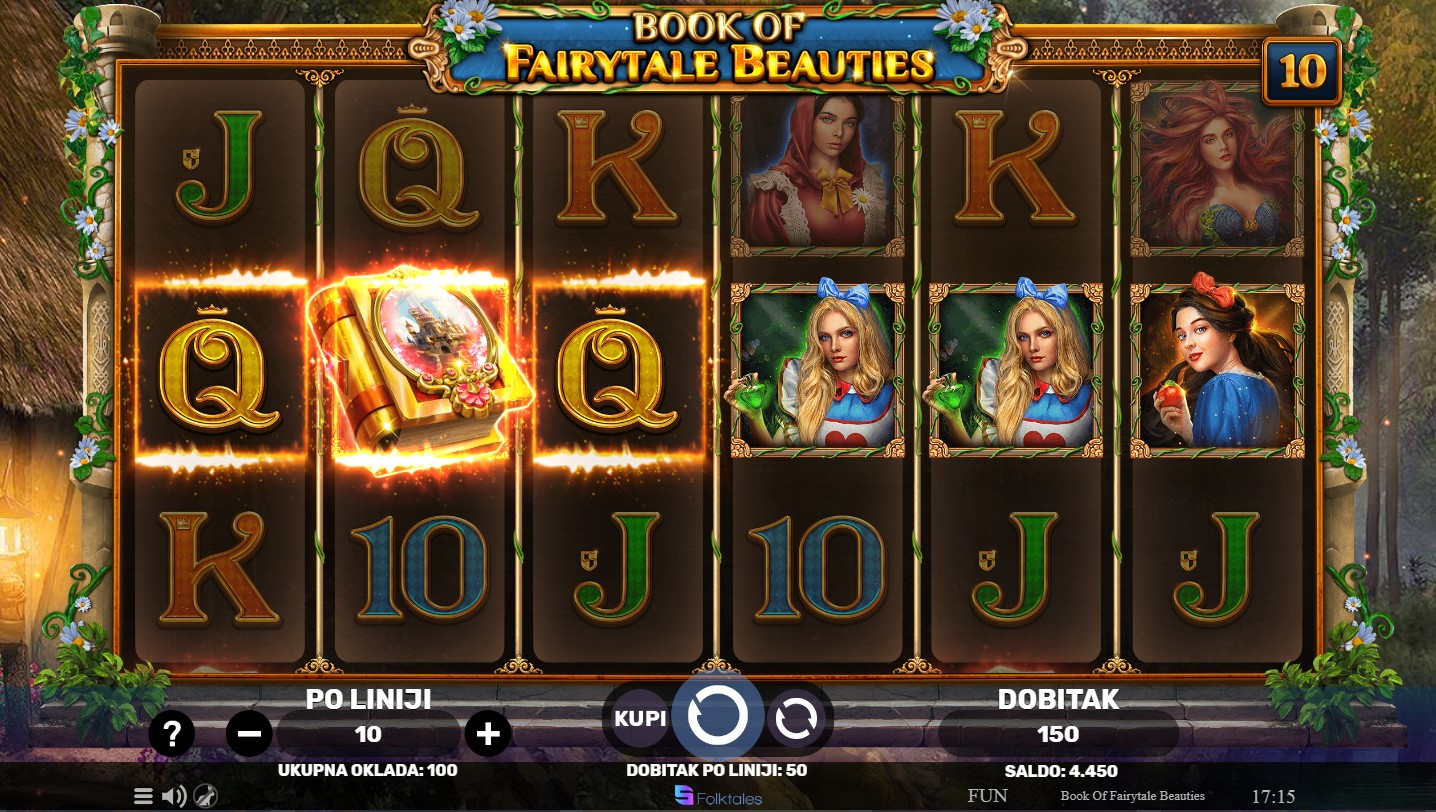This screenshot has height=812, width=1436.
Task: Click the Folktales logo link
Action: click(x=718, y=796)
